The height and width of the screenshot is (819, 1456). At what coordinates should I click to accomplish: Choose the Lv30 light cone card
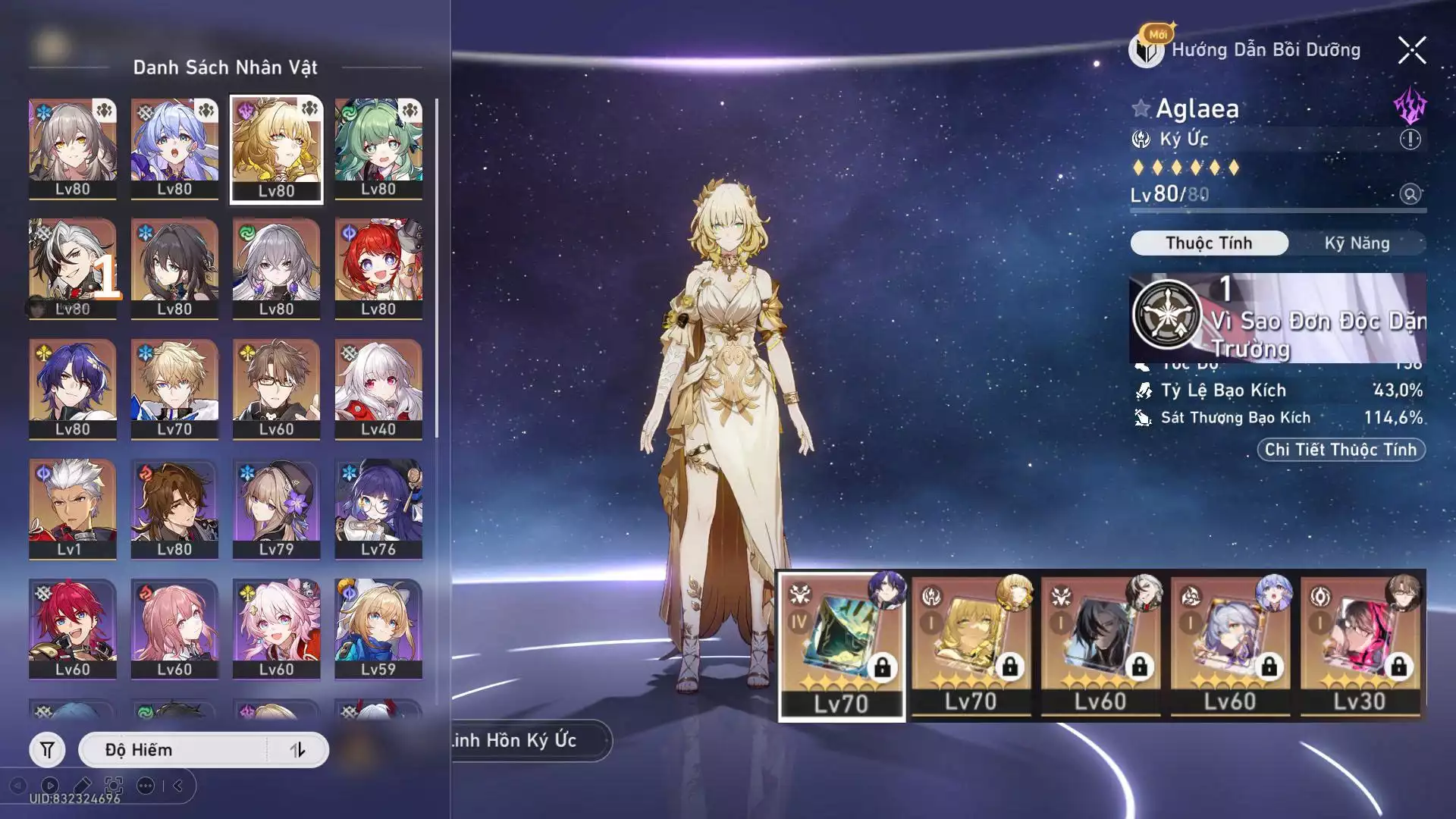tap(1360, 645)
